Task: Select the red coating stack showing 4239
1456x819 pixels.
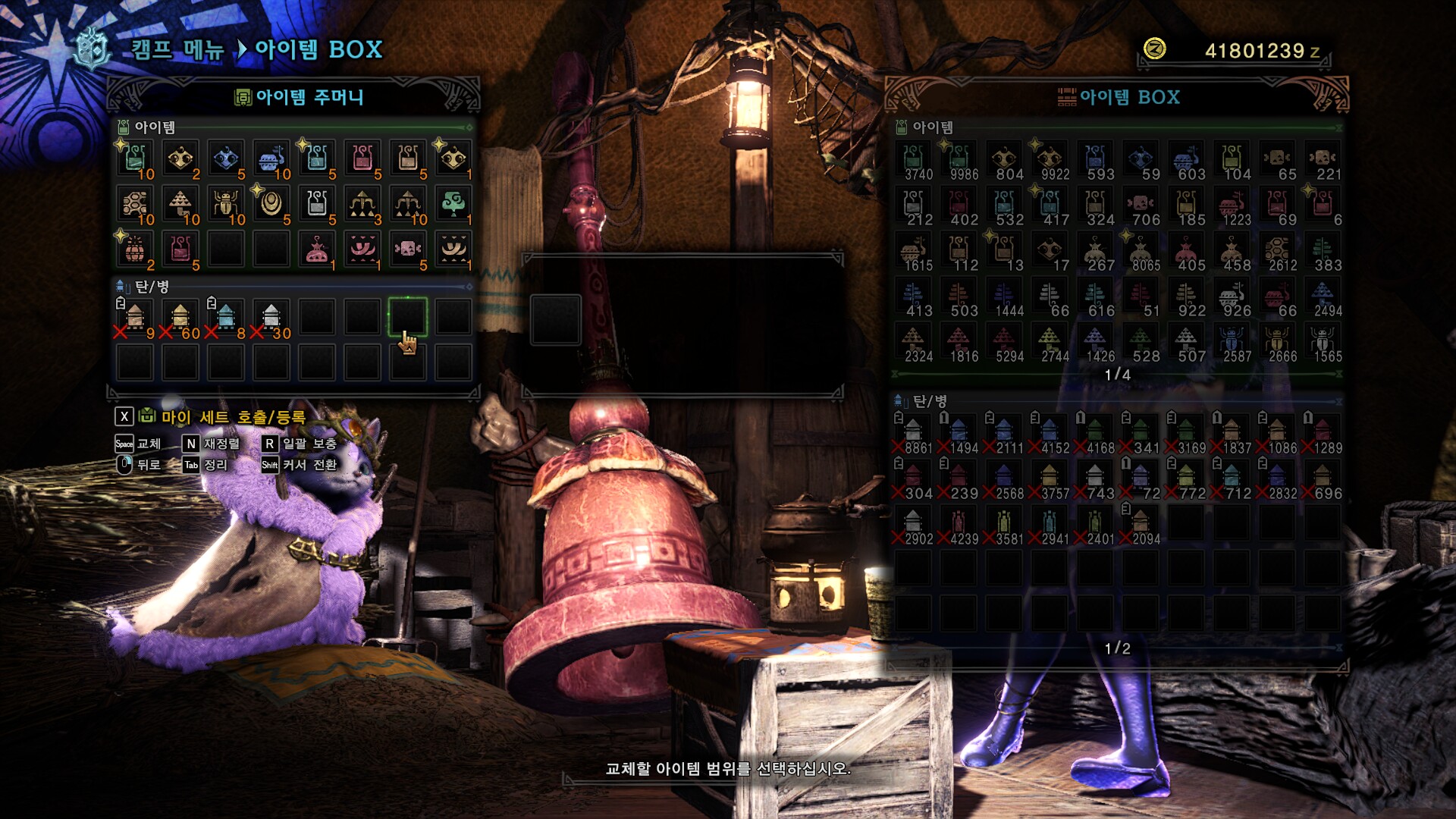Action: coord(959,526)
